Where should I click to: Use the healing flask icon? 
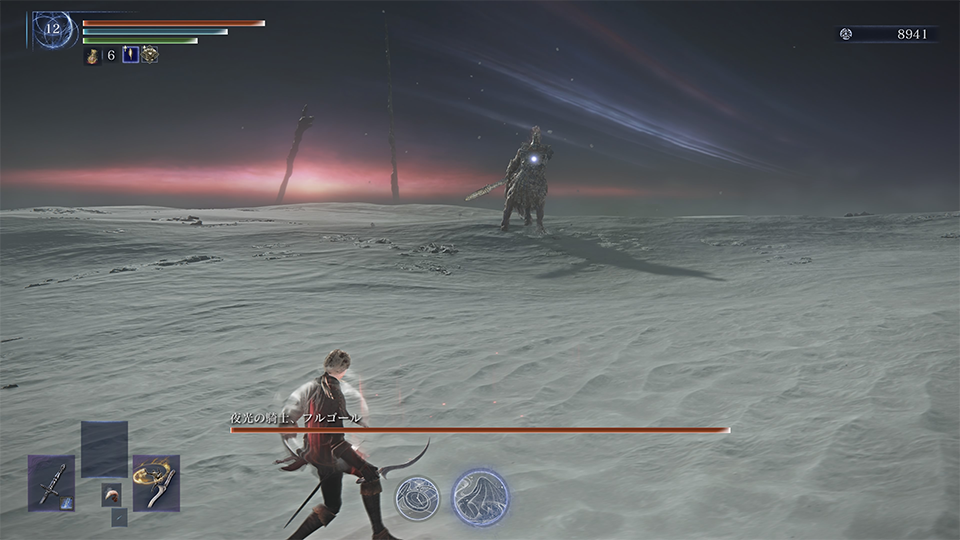tap(92, 55)
